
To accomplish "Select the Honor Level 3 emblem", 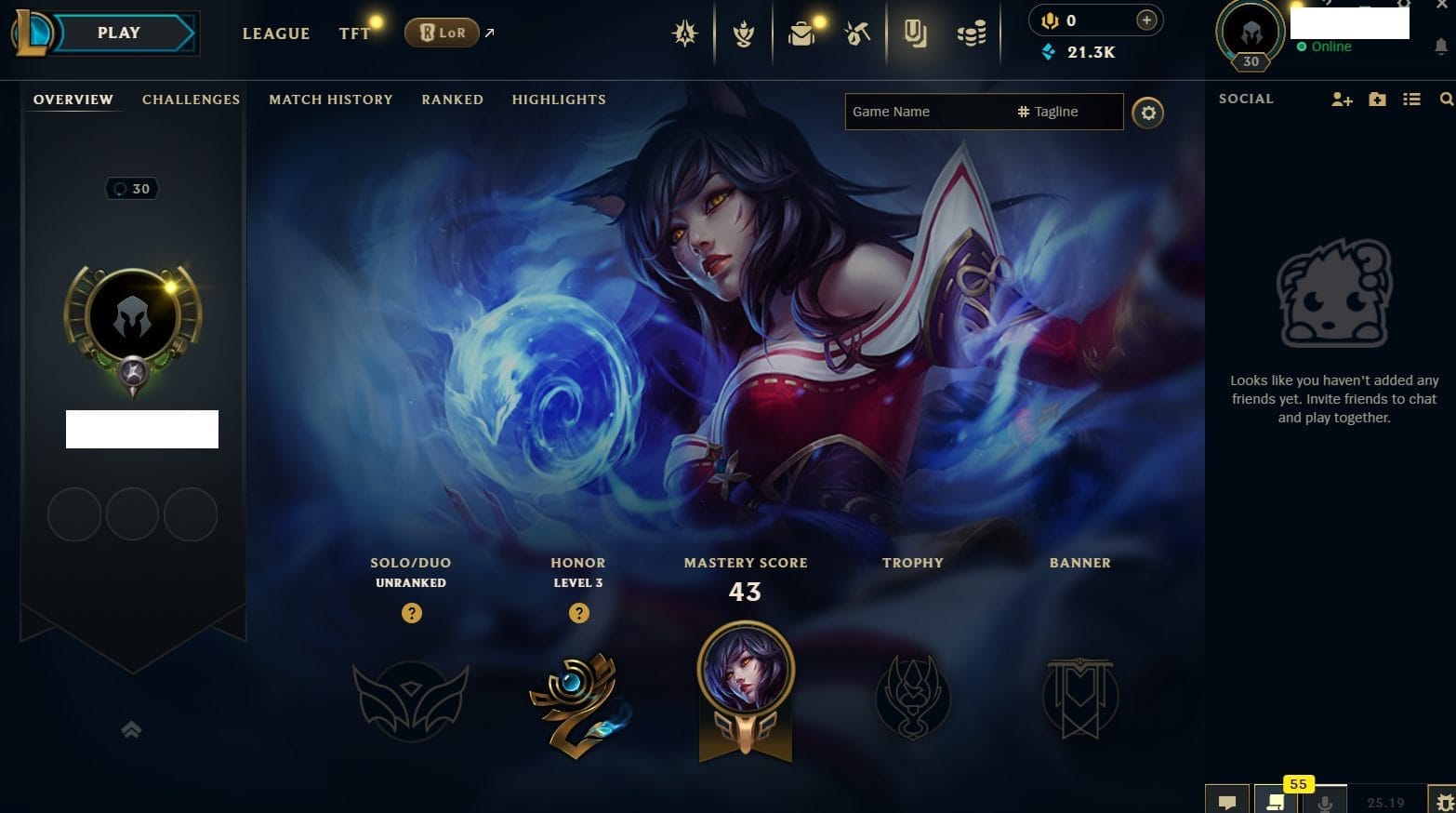I will click(x=578, y=702).
